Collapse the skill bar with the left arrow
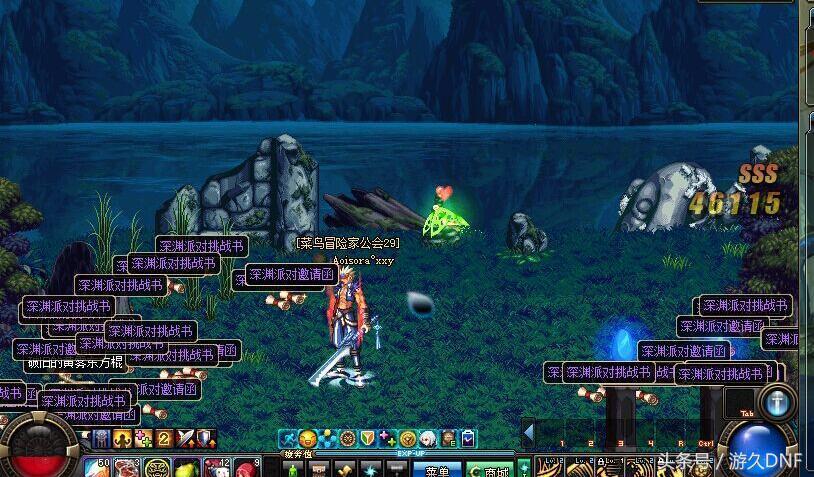The image size is (814, 477). [x=529, y=432]
